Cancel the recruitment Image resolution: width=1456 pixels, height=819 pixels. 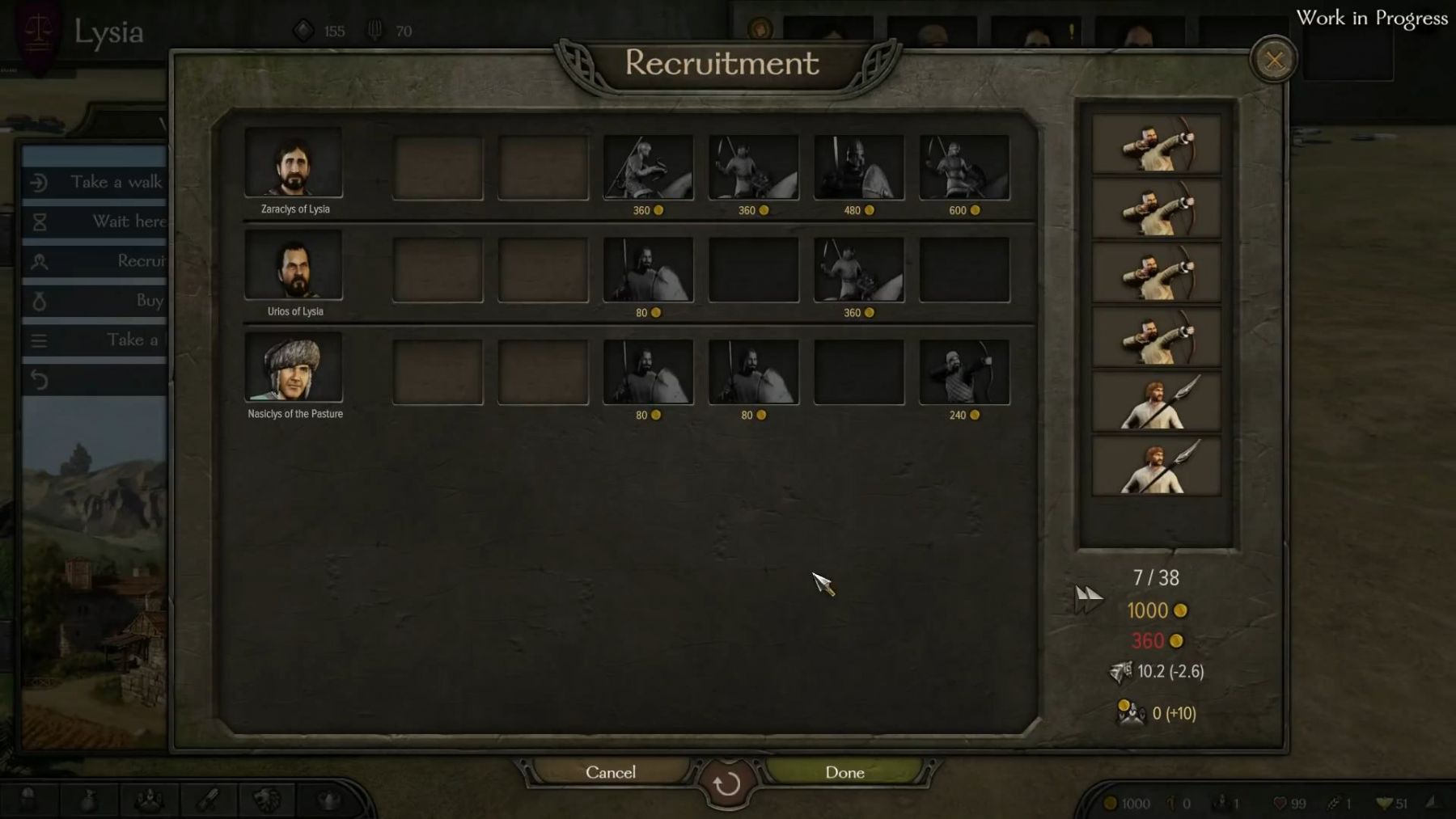click(611, 772)
